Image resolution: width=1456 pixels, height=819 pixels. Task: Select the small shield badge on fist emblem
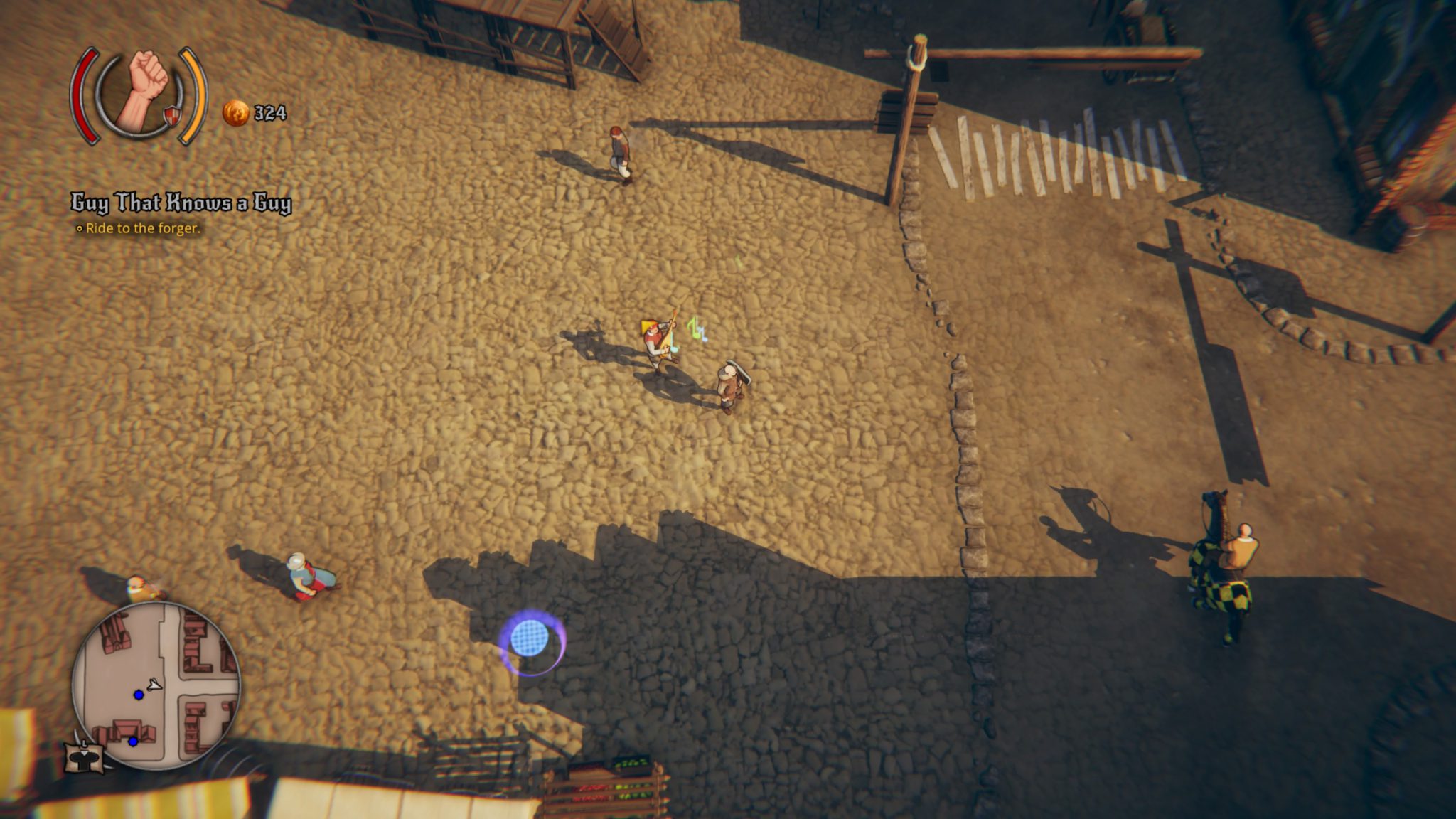[x=172, y=115]
